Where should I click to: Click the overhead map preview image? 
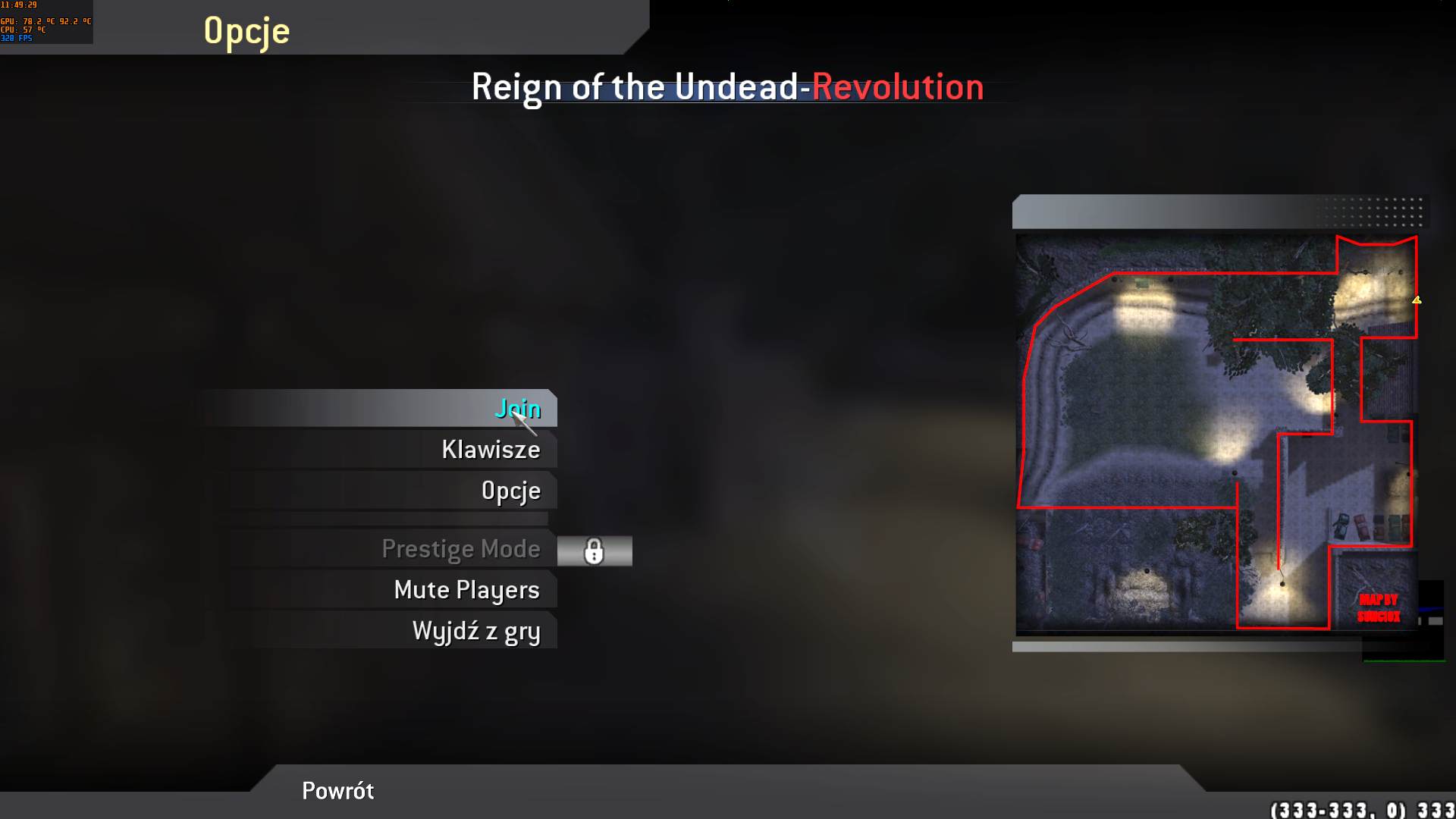[x=1216, y=434]
